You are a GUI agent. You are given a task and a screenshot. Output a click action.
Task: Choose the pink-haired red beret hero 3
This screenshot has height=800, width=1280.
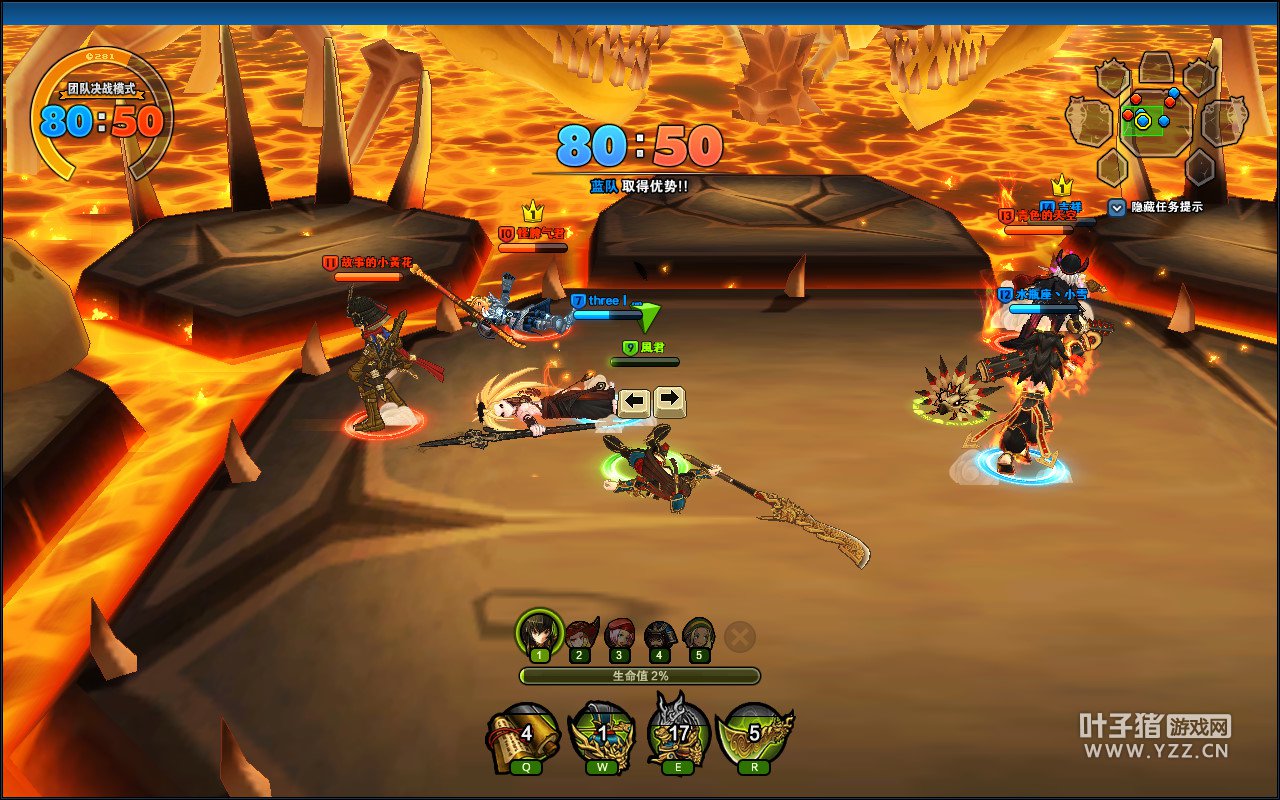click(619, 636)
